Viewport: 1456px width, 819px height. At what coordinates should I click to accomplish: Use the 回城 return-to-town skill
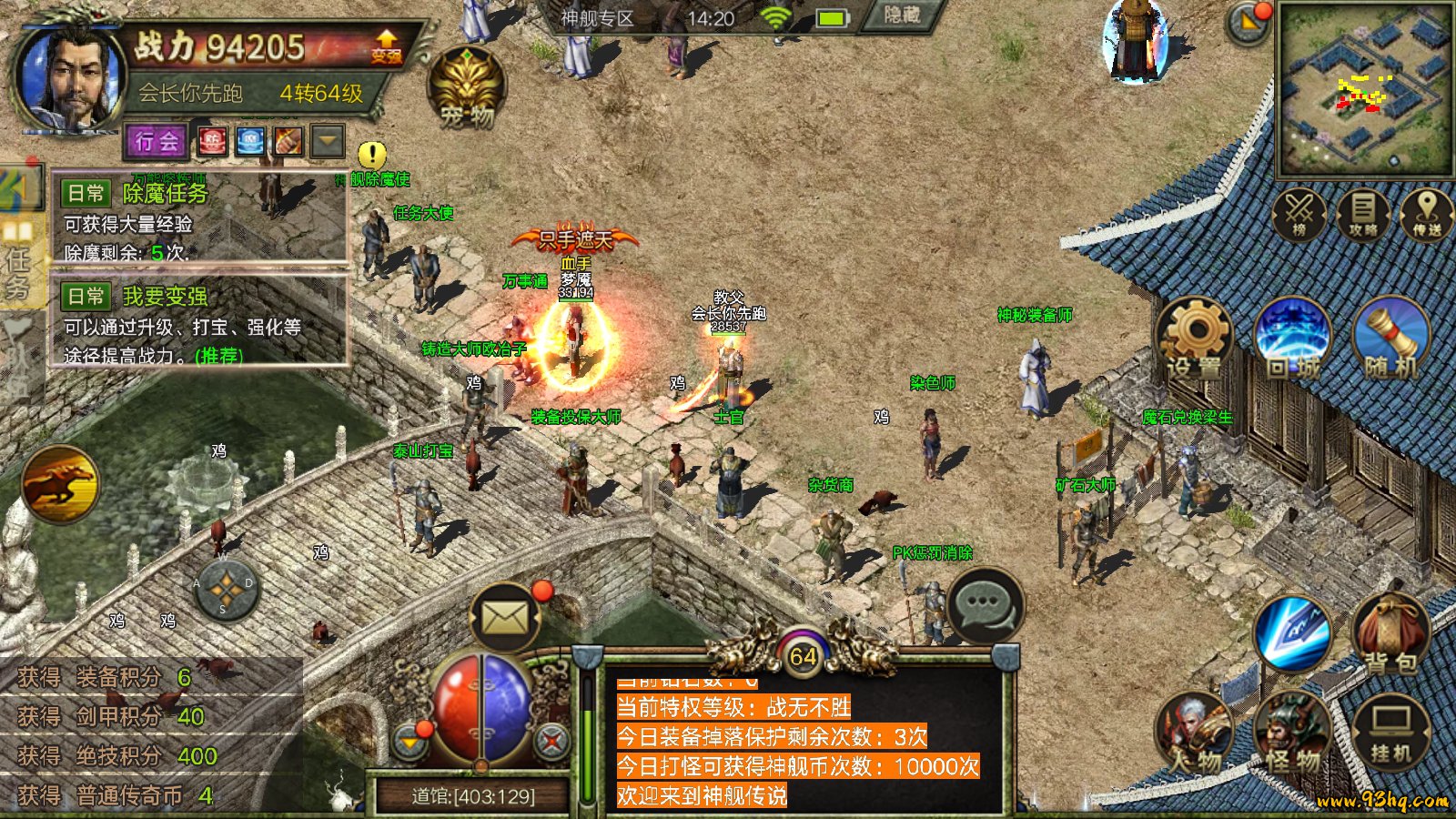coord(1292,341)
